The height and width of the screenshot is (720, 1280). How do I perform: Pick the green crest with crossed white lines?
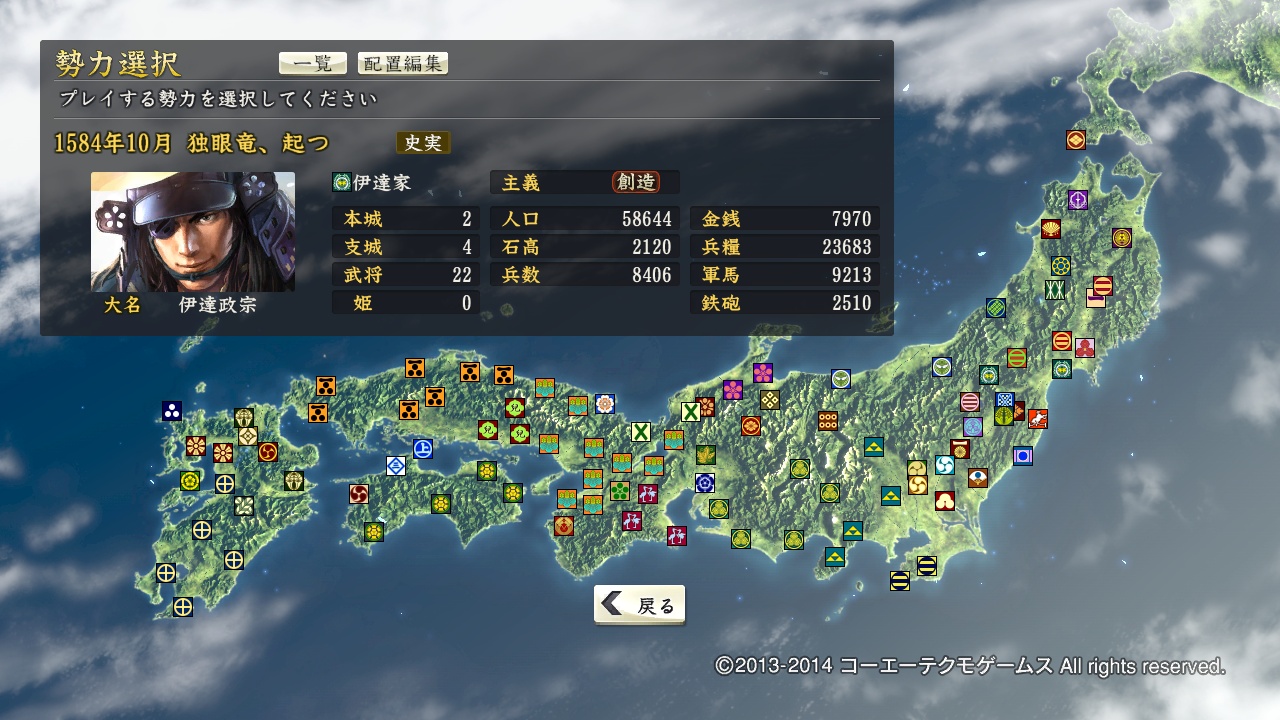pyautogui.click(x=1054, y=290)
